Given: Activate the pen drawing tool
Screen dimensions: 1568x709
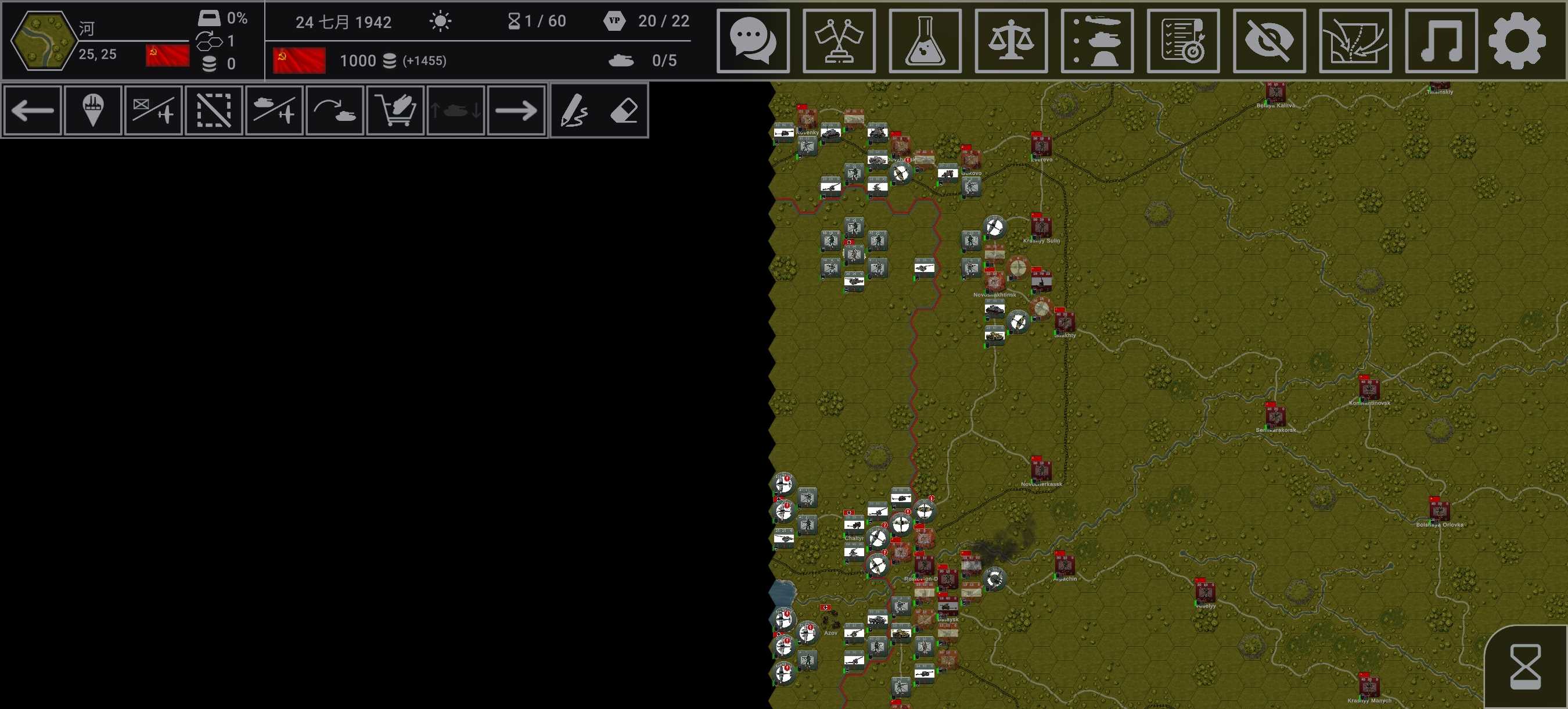Looking at the screenshot, I should coord(573,110).
